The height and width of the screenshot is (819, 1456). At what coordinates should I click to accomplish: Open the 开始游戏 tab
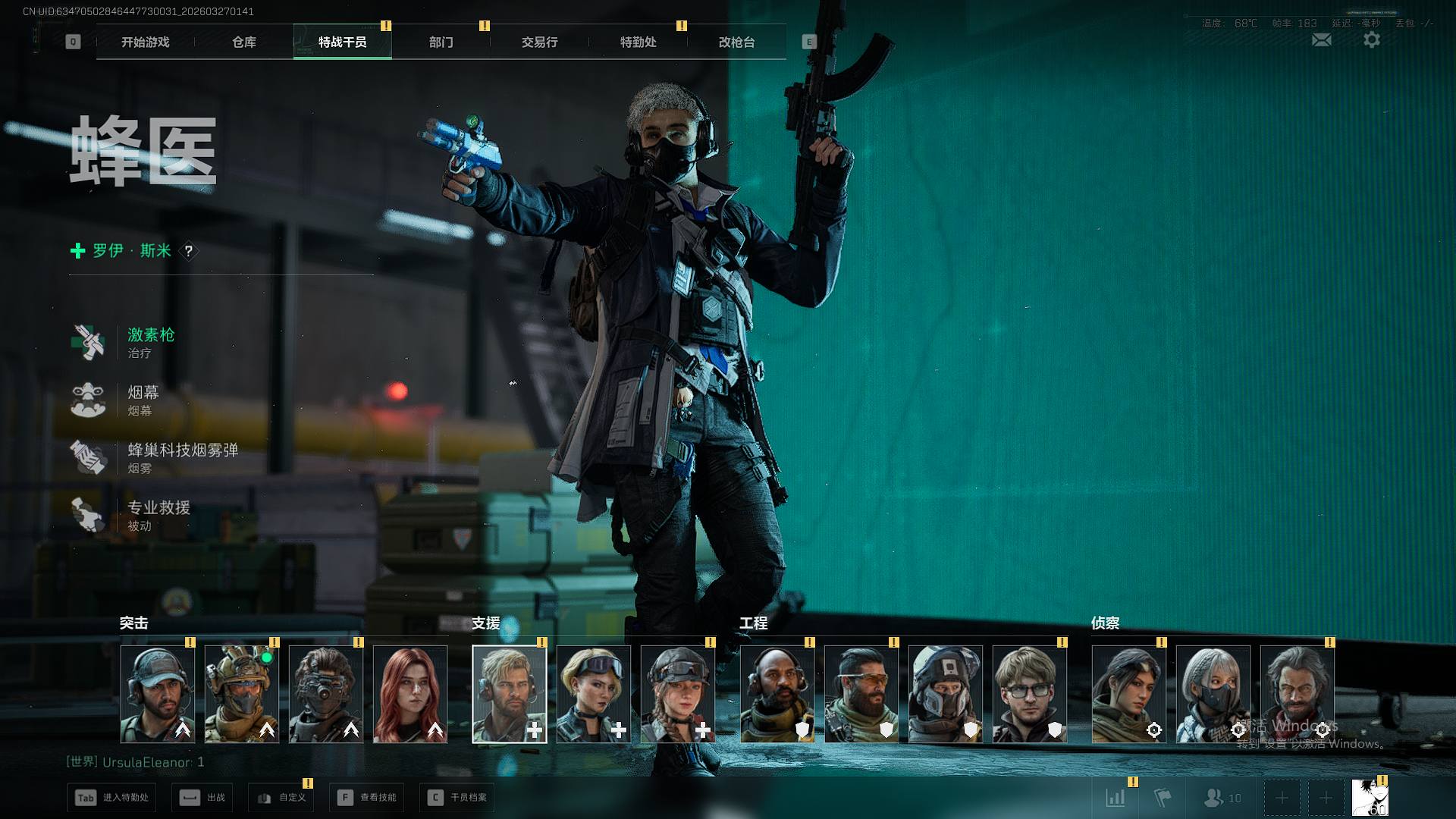point(146,42)
